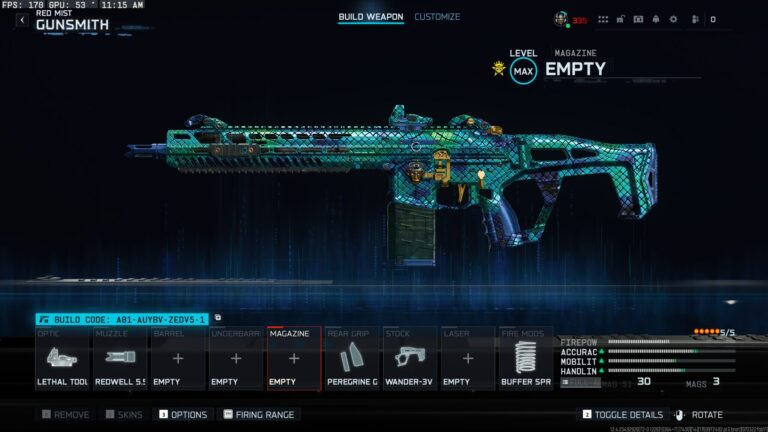
Task: Open notifications with the bell icon
Action: click(655, 19)
